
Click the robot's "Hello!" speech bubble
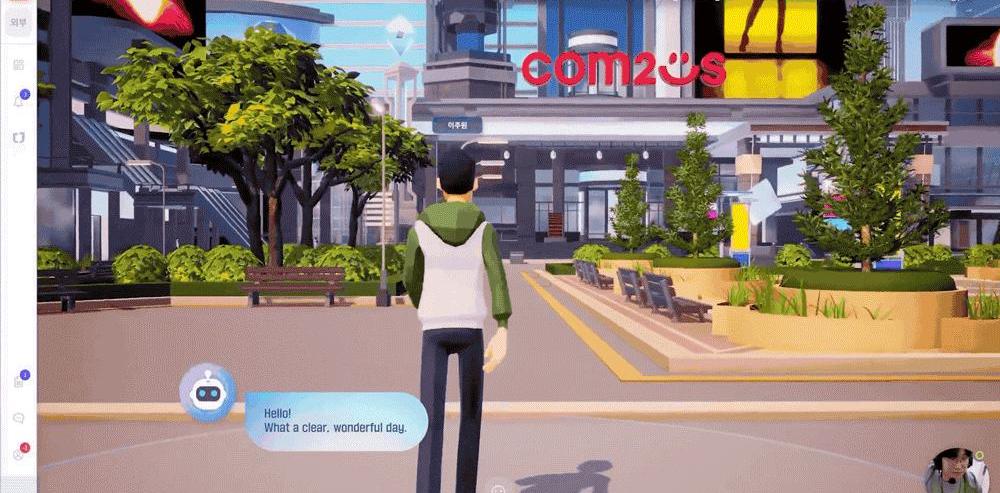[335, 420]
